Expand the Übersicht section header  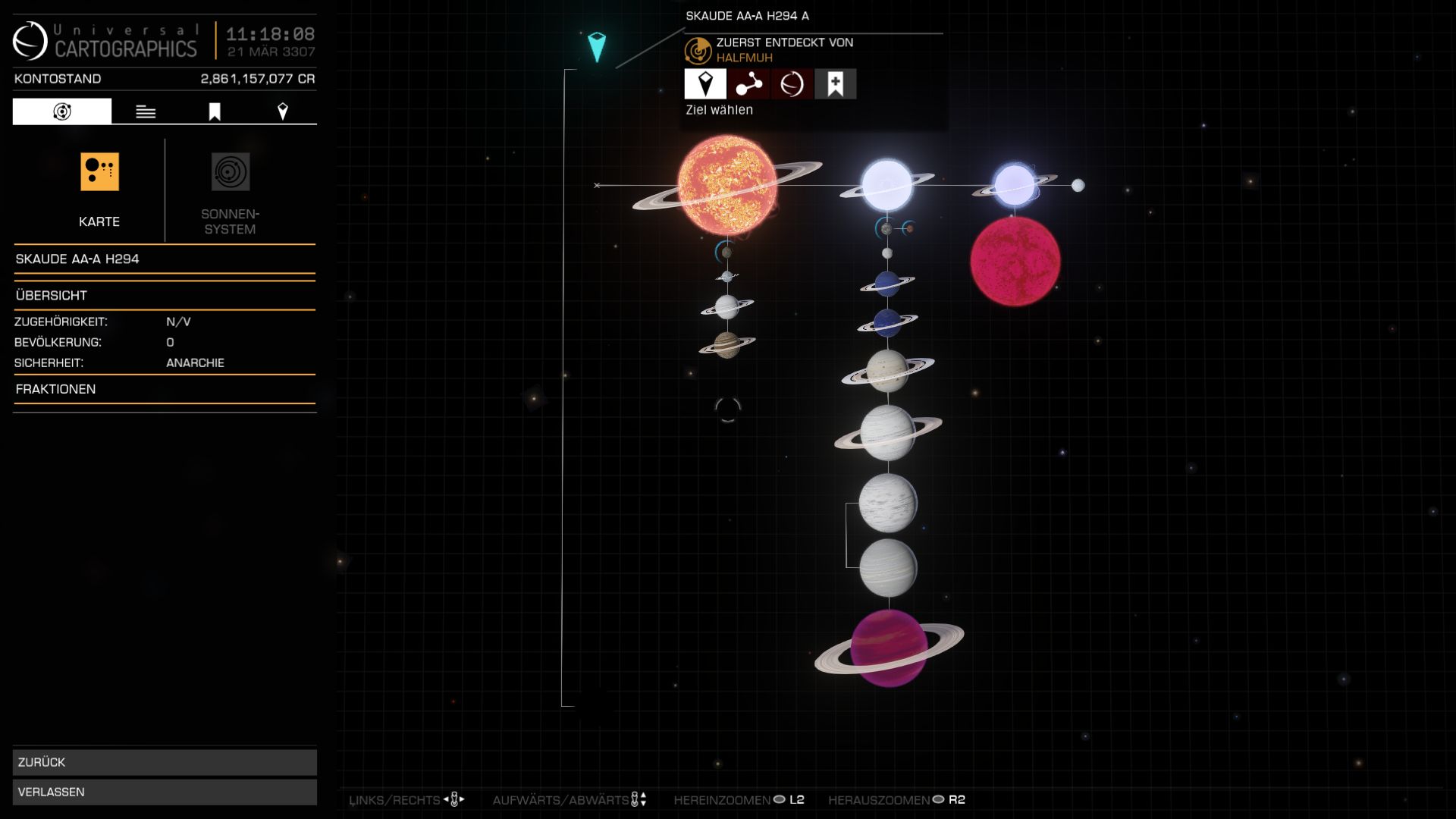point(165,295)
